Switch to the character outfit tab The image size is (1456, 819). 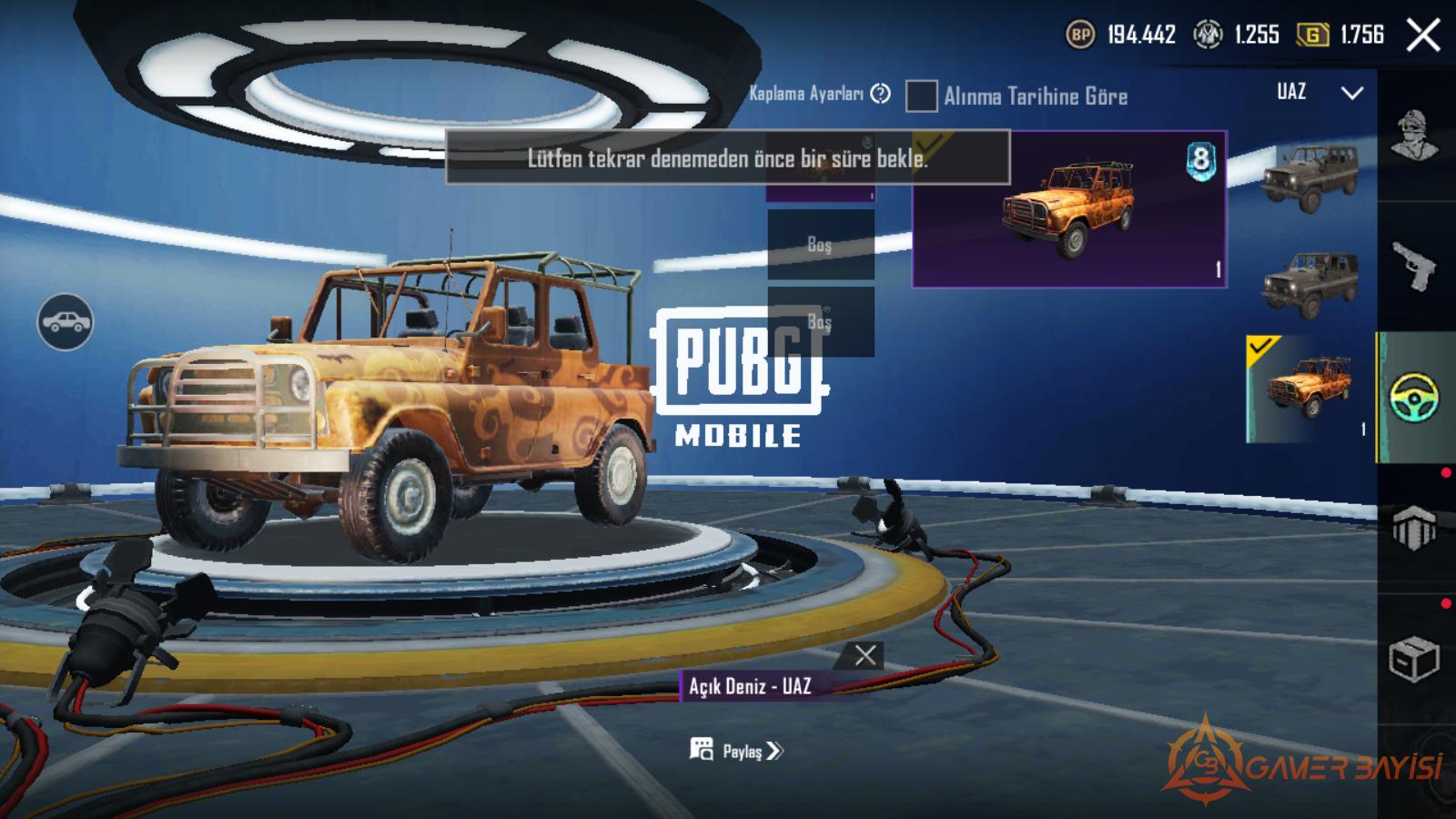point(1415,136)
